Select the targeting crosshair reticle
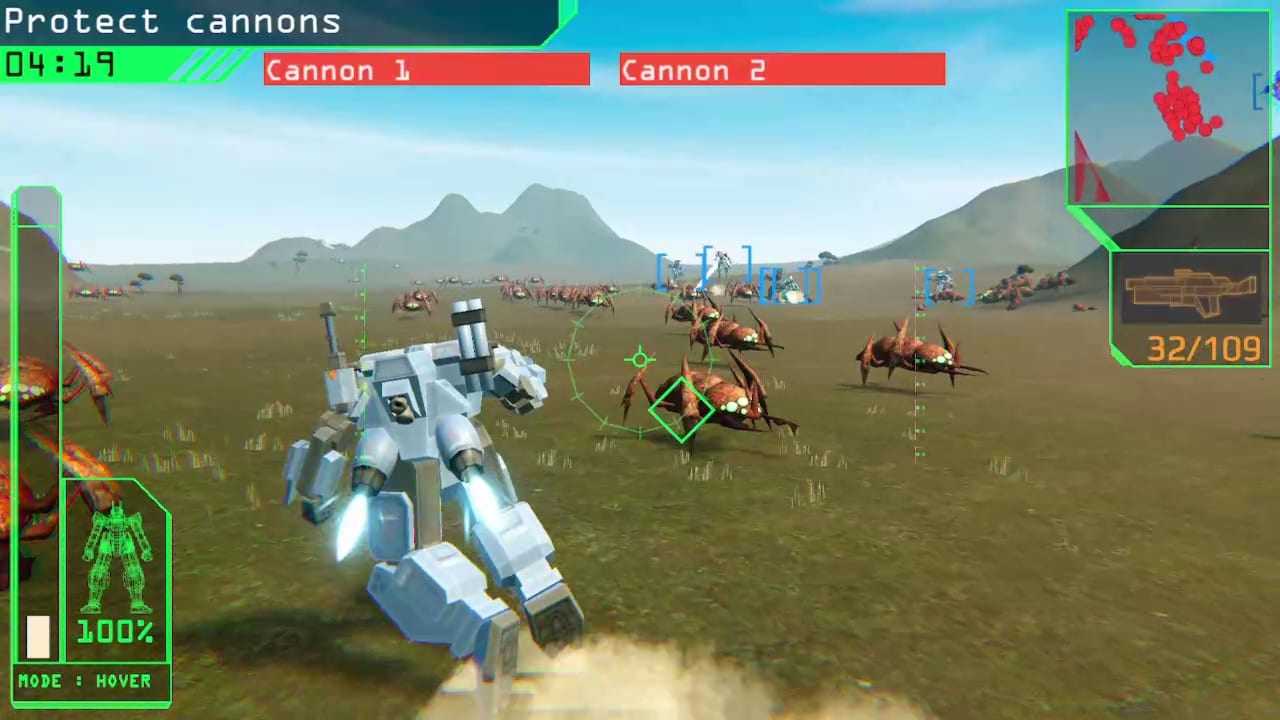The height and width of the screenshot is (720, 1280). click(x=640, y=360)
